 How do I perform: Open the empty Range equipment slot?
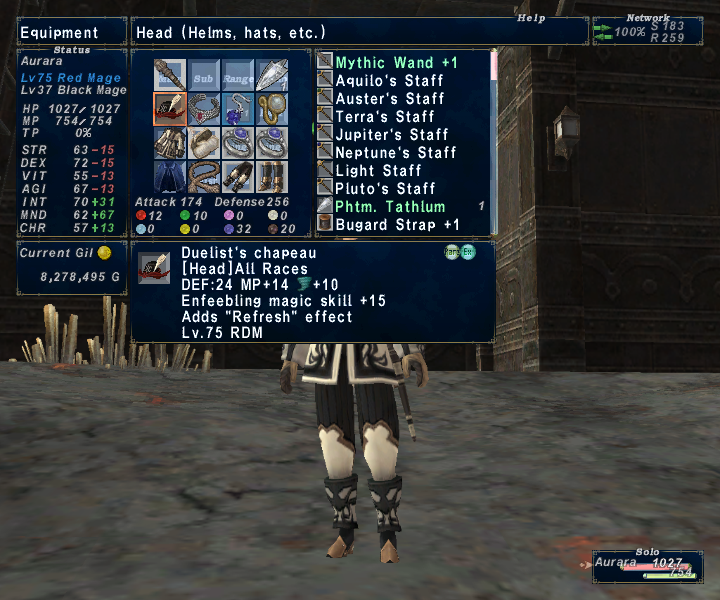click(238, 76)
